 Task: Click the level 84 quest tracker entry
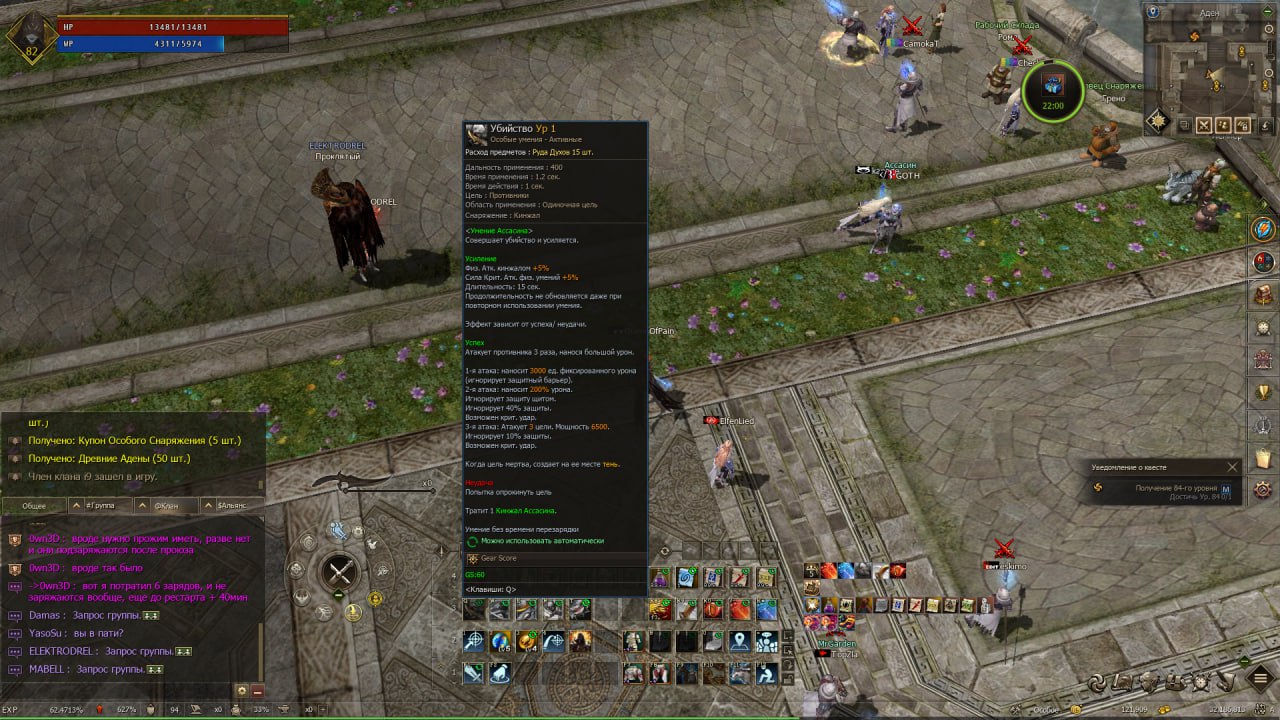[1160, 491]
